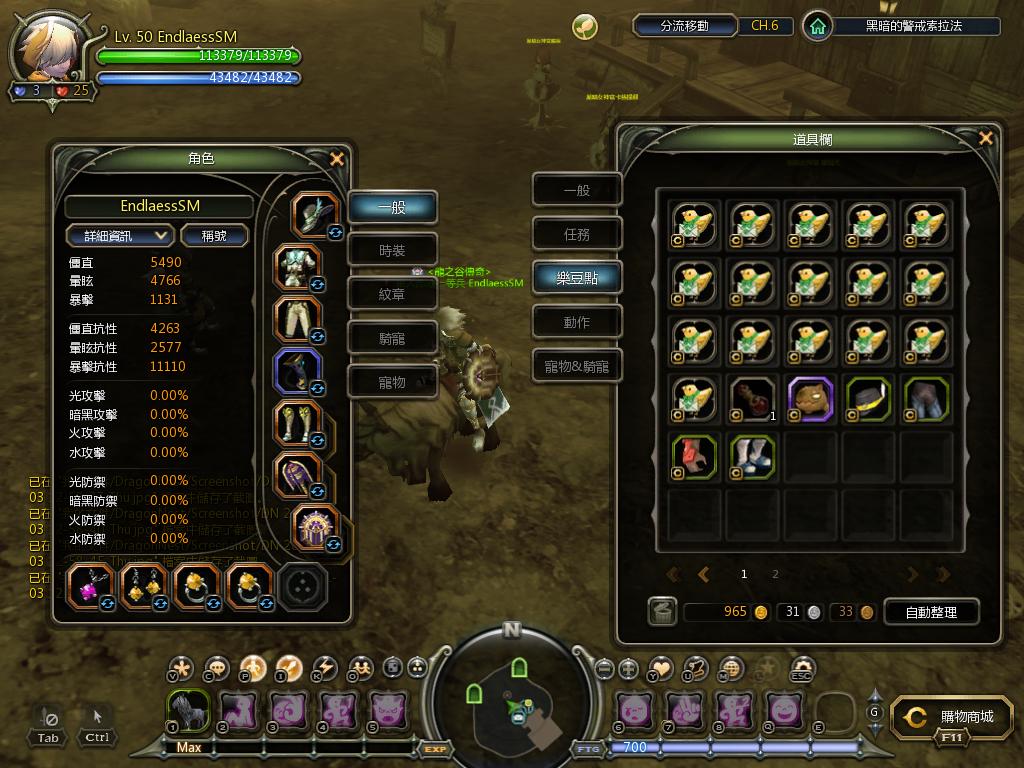
Task: Close the 道具欄 inventory window
Action: pos(986,139)
